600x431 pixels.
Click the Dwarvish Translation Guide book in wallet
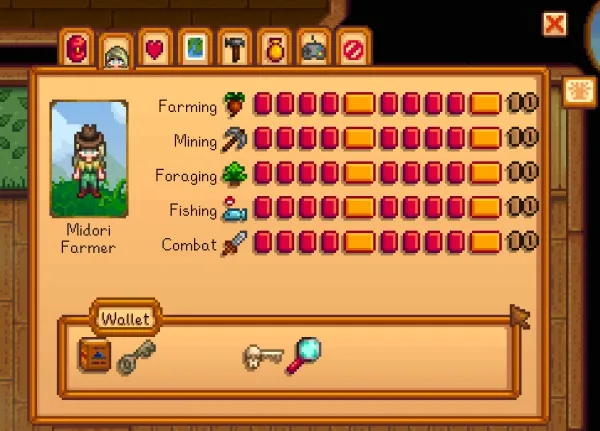pyautogui.click(x=94, y=355)
